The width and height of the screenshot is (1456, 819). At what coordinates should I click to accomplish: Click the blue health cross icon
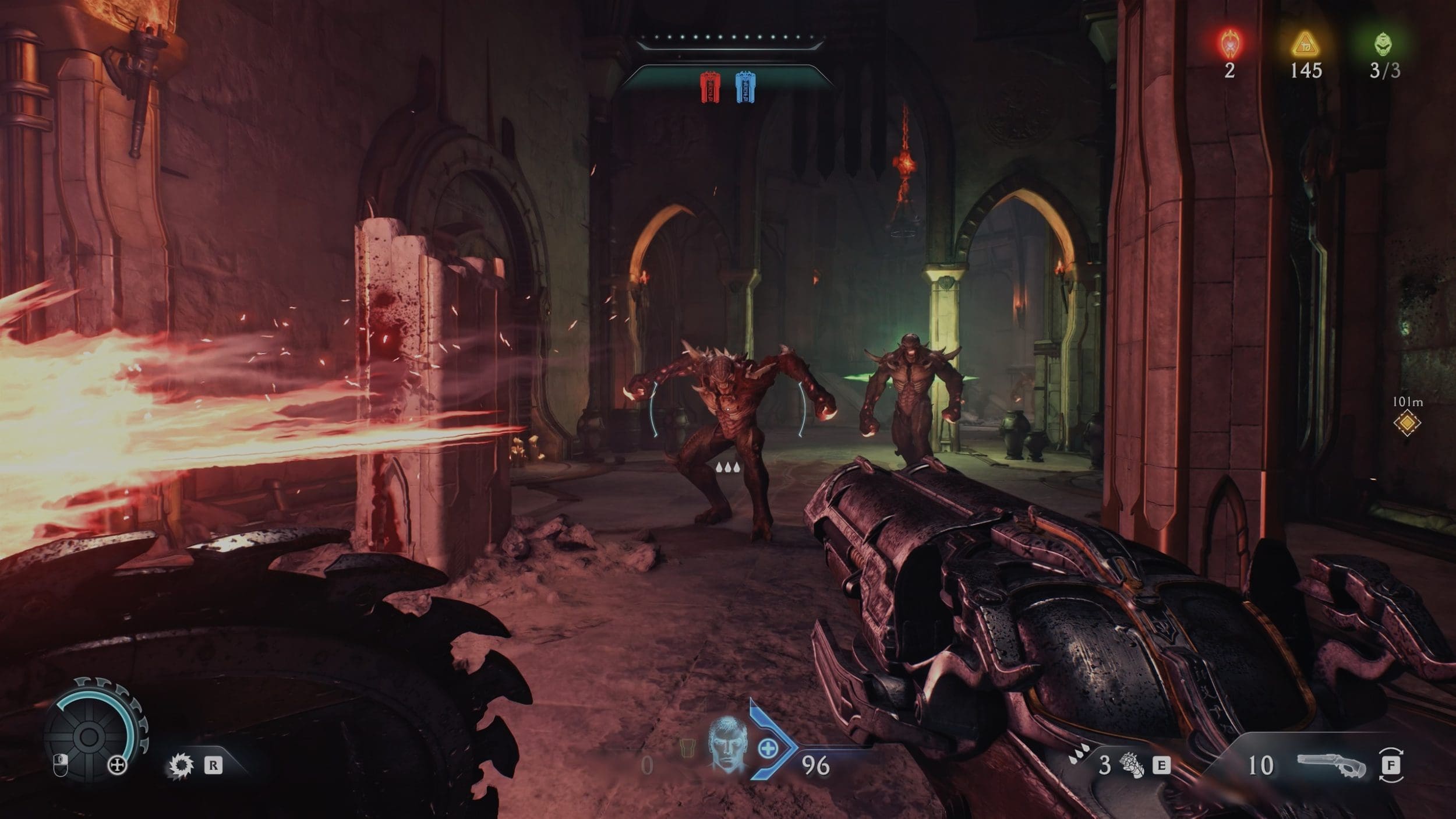768,749
